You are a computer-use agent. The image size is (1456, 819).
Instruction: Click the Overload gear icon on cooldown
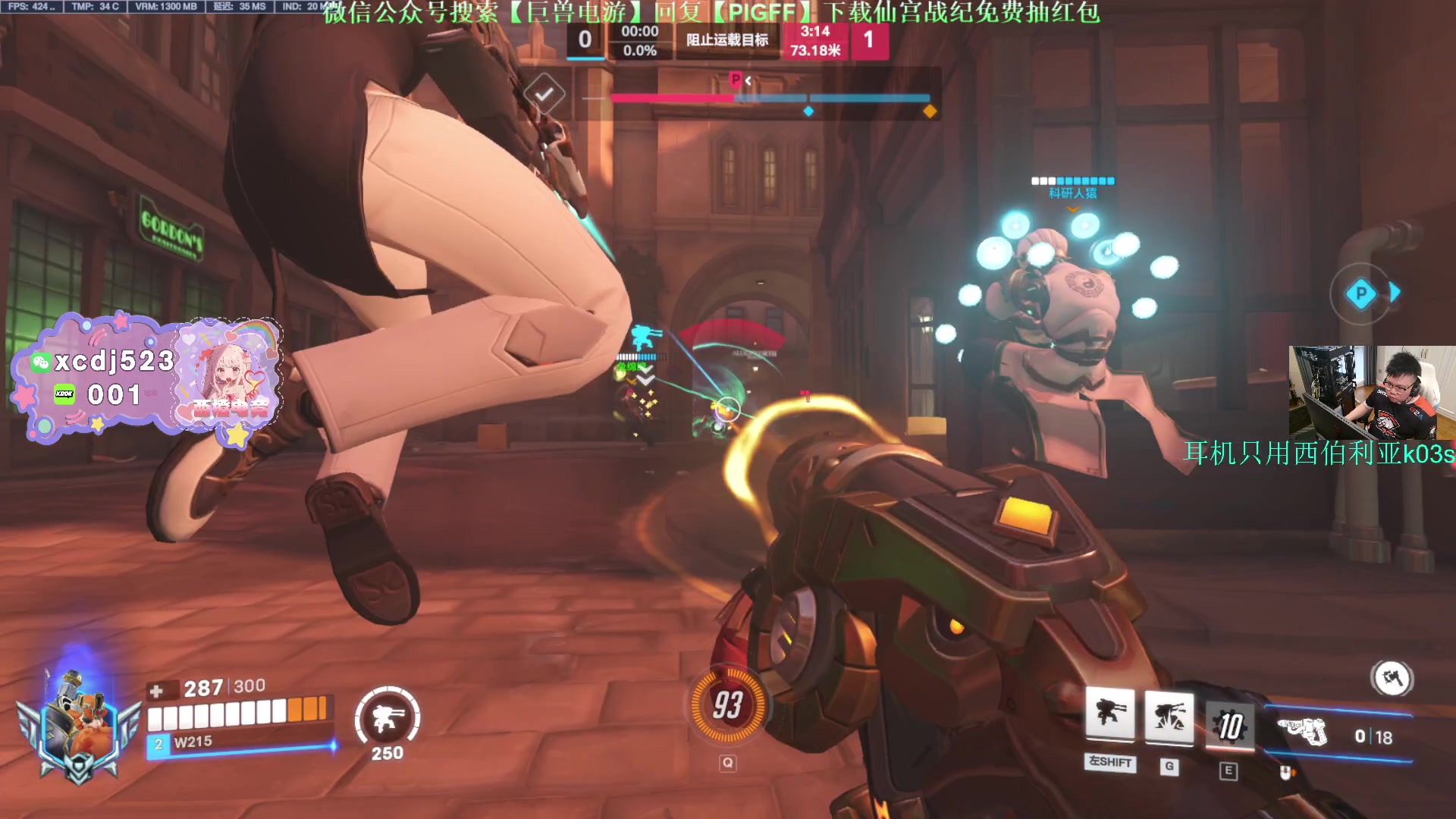1229,725
